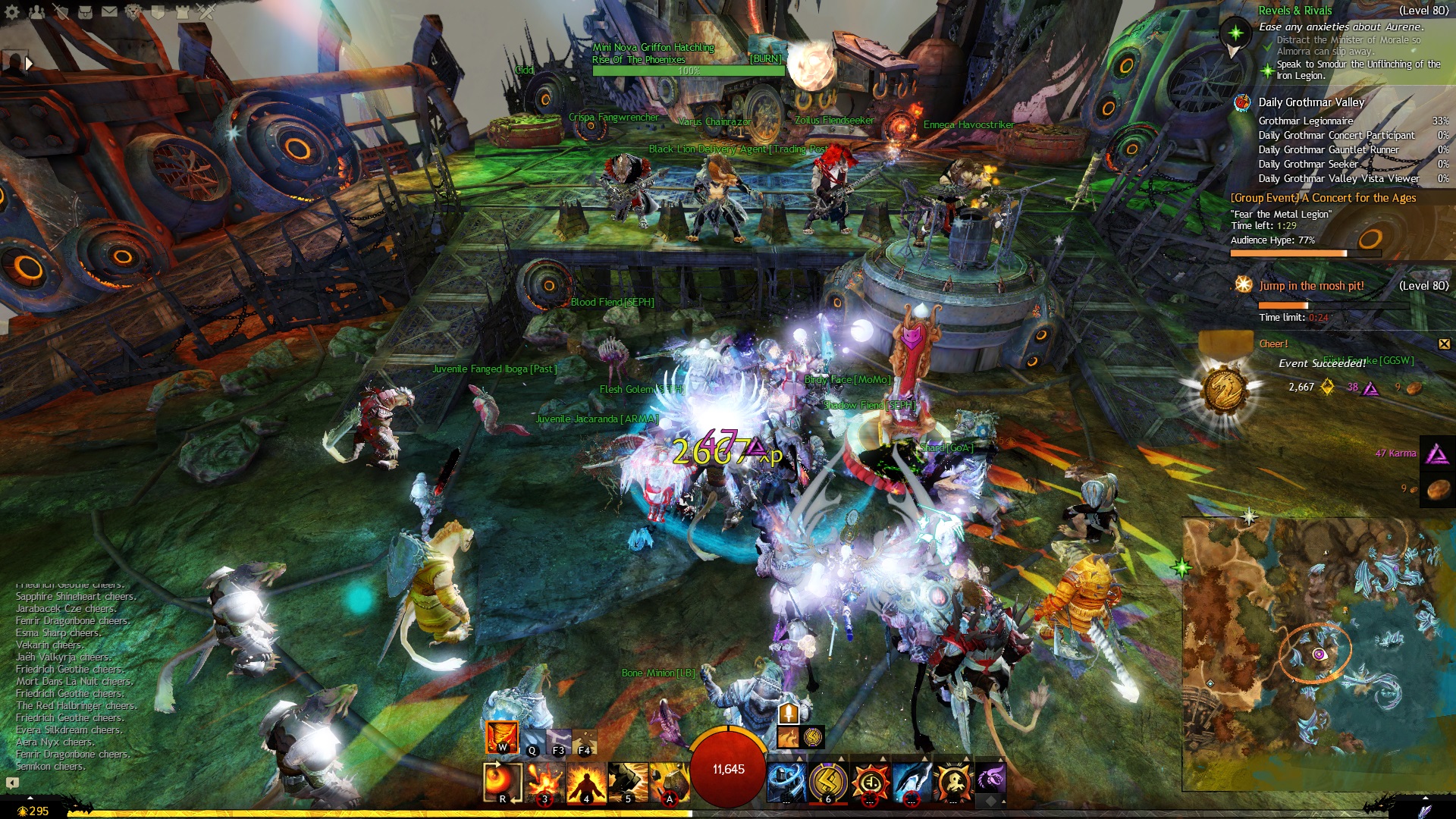Open the mail envelope icon

[109, 11]
